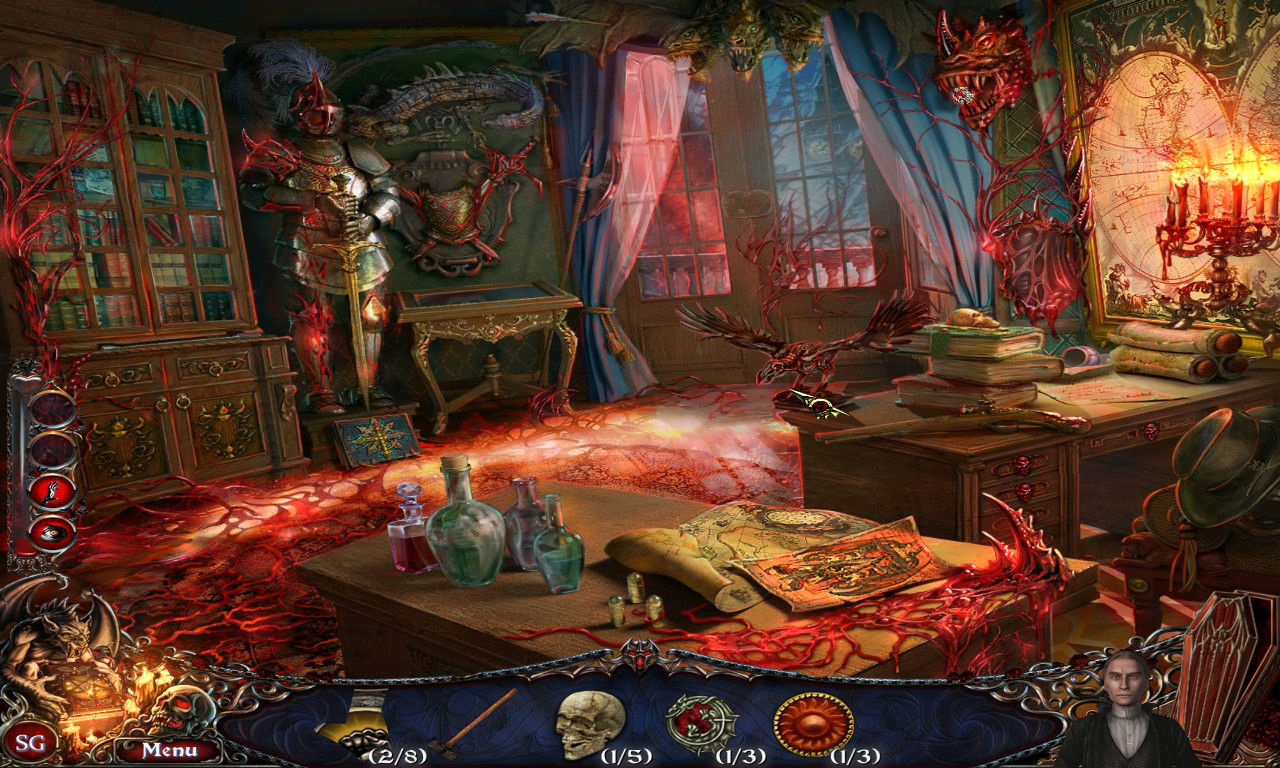This screenshot has height=768, width=1280.
Task: Activate the red eye ability icon
Action: point(52,532)
